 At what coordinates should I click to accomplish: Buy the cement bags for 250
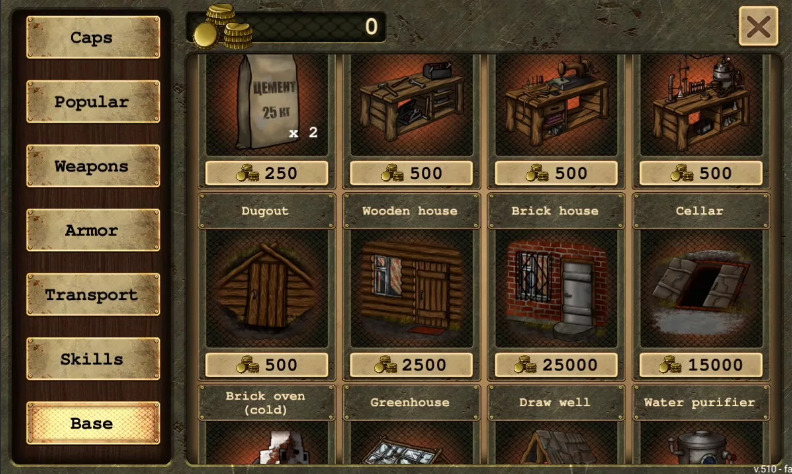click(x=267, y=173)
